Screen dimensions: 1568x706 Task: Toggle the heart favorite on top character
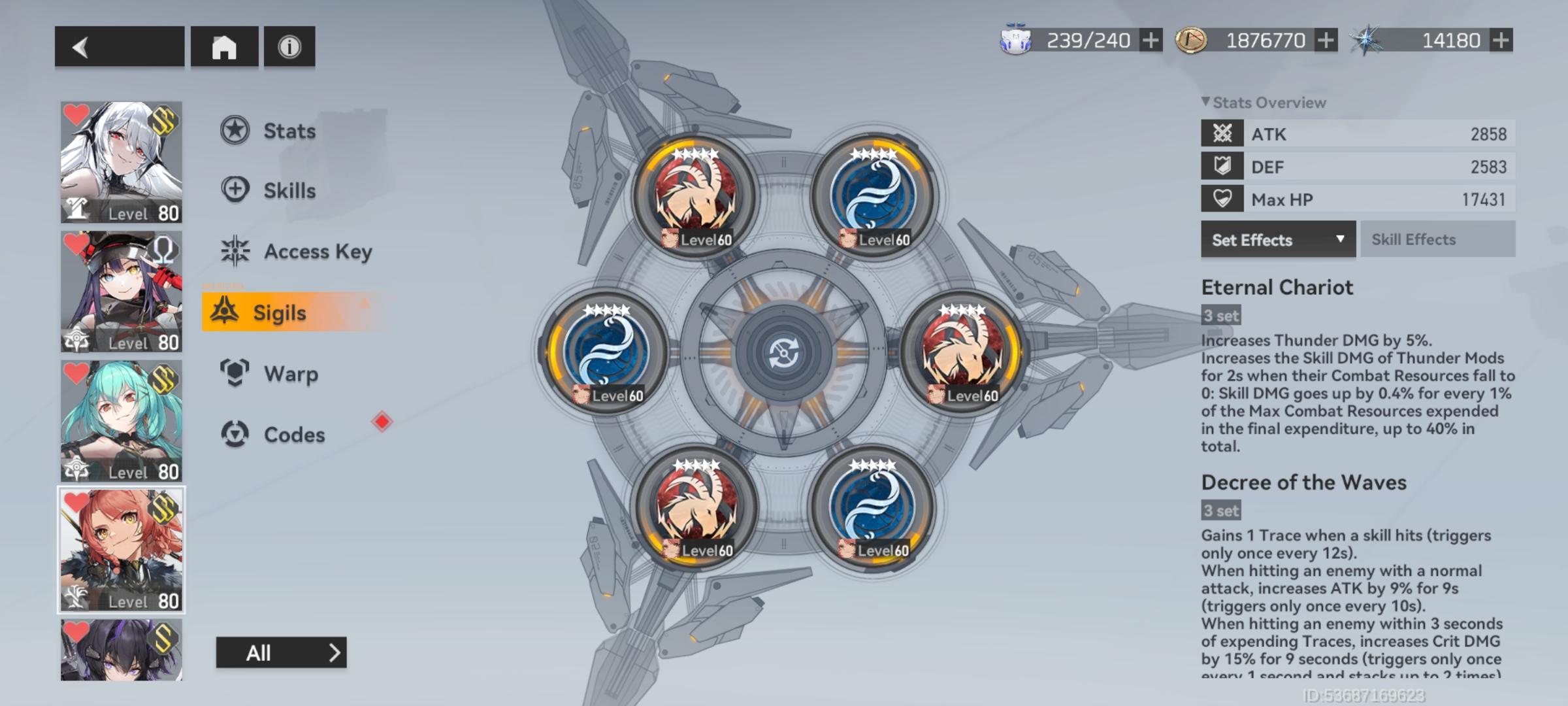point(76,114)
